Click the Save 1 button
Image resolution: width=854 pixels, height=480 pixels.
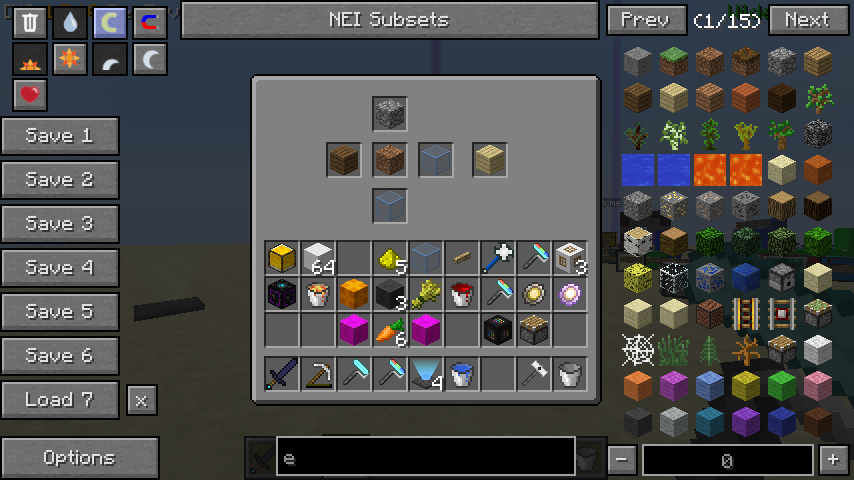tap(60, 136)
